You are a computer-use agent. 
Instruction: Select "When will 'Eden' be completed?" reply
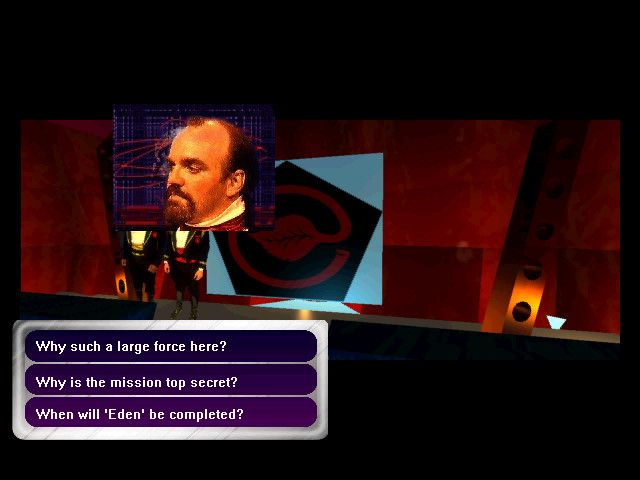pyautogui.click(x=170, y=413)
